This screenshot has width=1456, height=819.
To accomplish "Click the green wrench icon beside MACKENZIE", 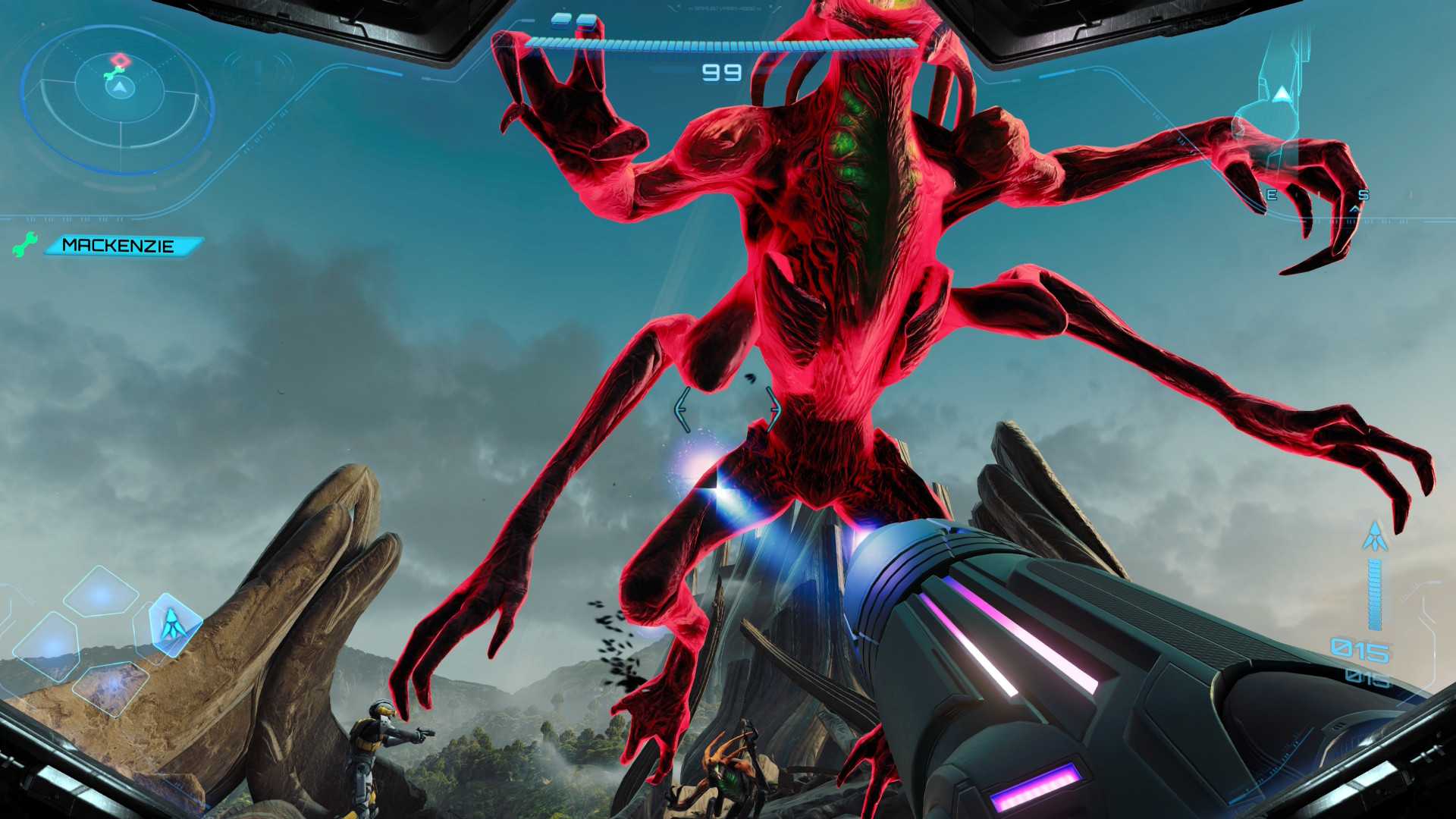I will click(24, 244).
